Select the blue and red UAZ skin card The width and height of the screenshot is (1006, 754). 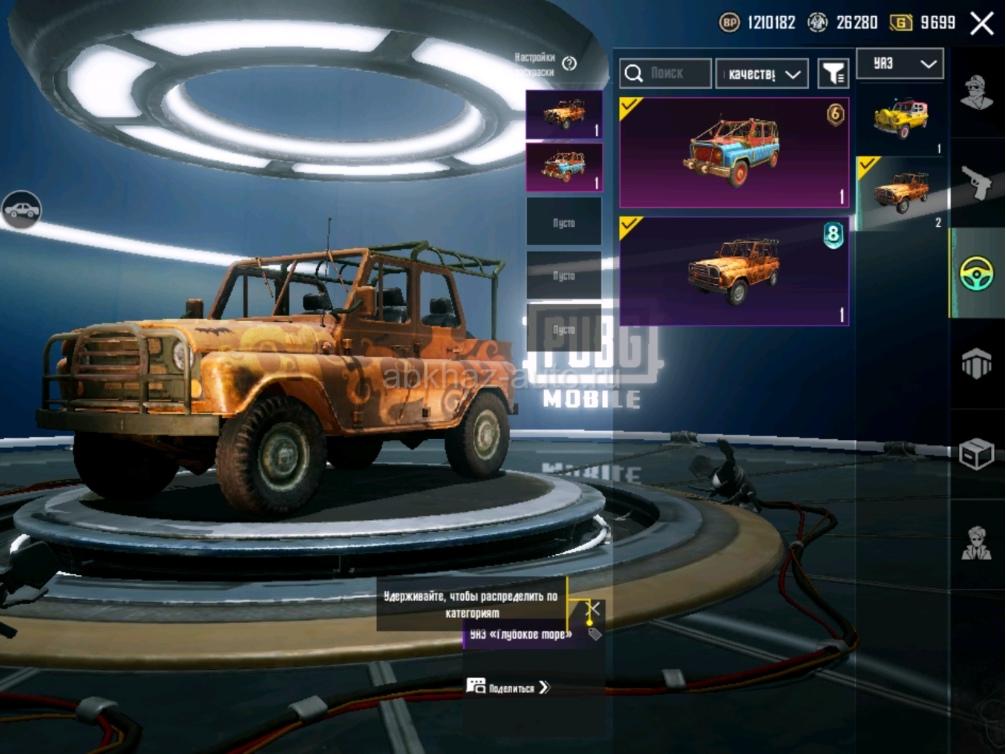pos(734,152)
